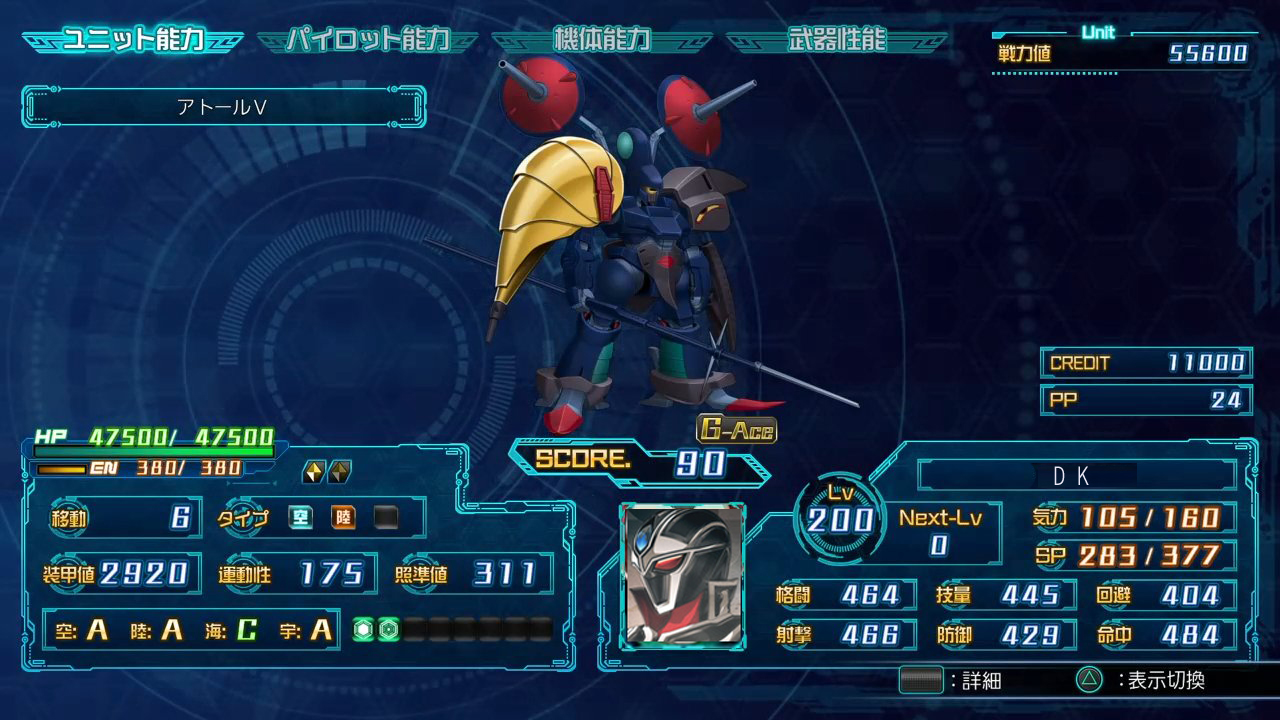Select the 機体能力 tab
The width and height of the screenshot is (1280, 720).
click(x=602, y=40)
